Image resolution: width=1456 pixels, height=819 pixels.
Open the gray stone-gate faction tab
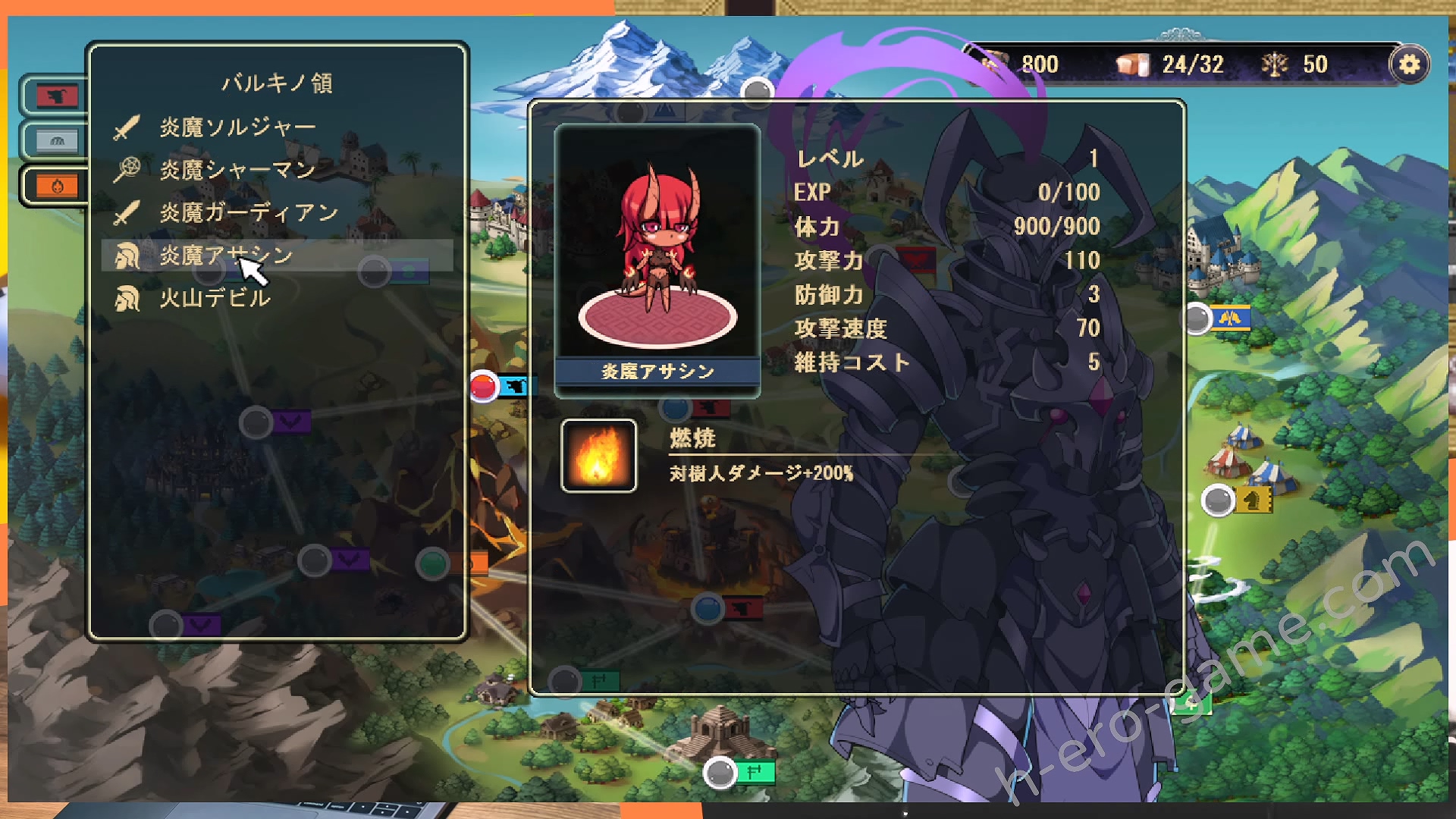click(x=56, y=141)
